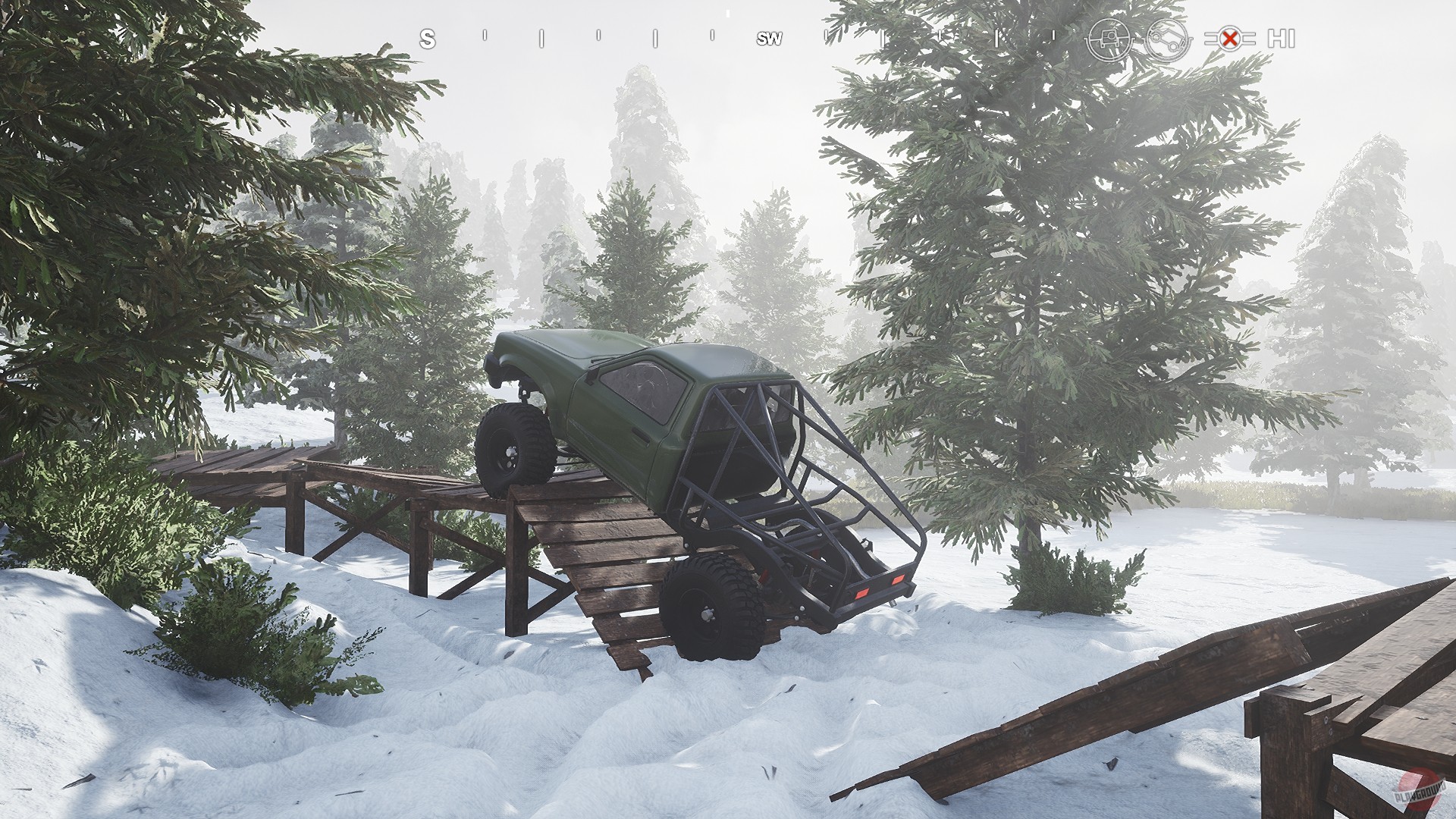
Task: Switch the gearbox out of HI range
Action: [x=1283, y=38]
